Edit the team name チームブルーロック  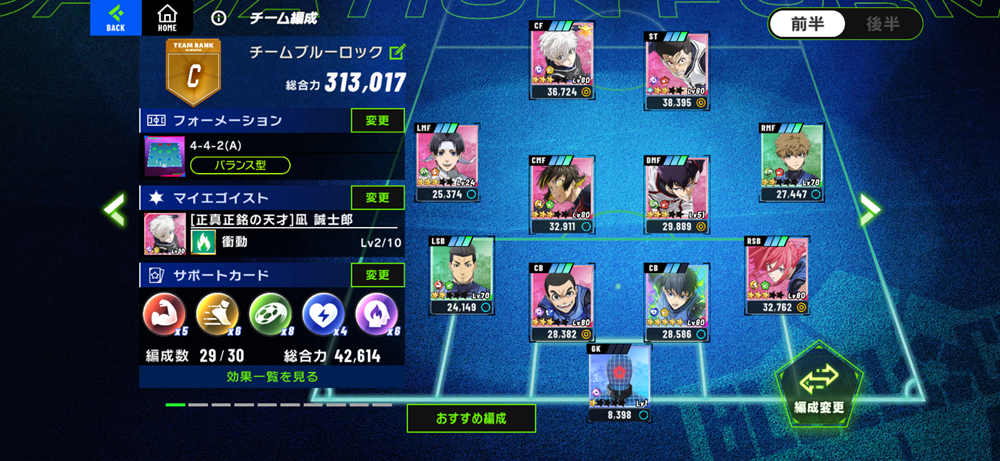coord(398,52)
